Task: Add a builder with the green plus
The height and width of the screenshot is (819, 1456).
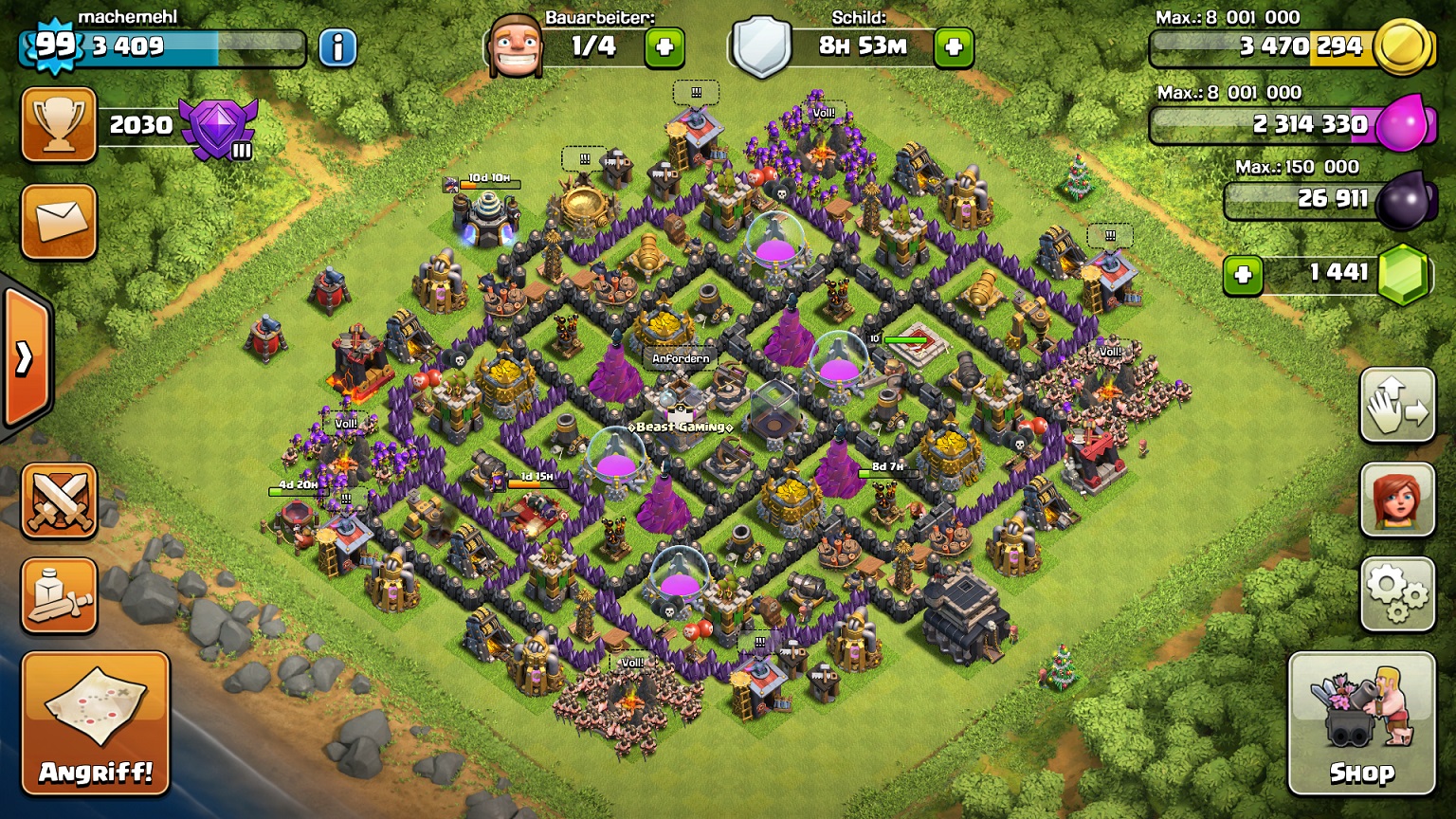Action: 664,46
